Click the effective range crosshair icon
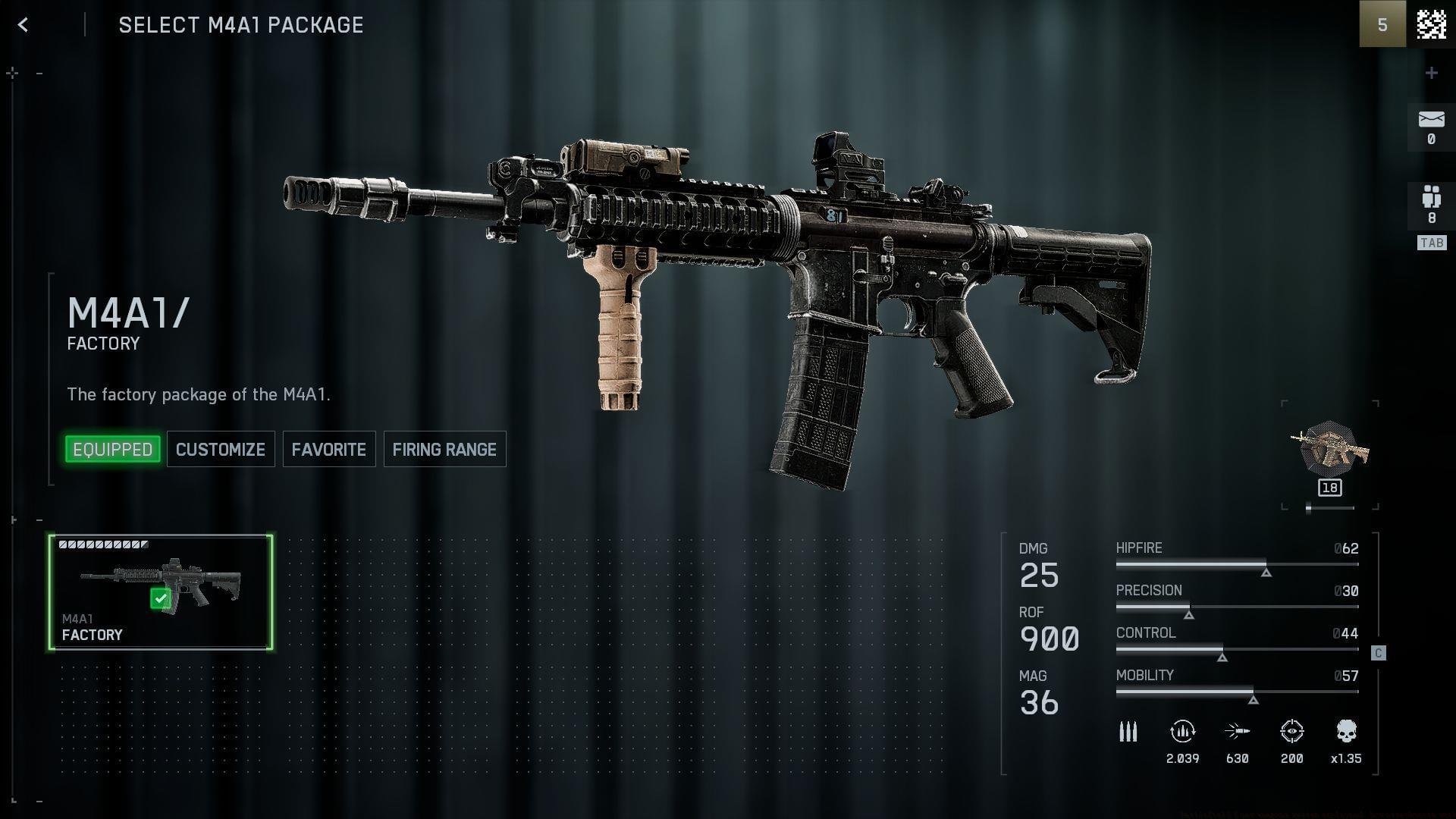1456x819 pixels. (x=1292, y=732)
